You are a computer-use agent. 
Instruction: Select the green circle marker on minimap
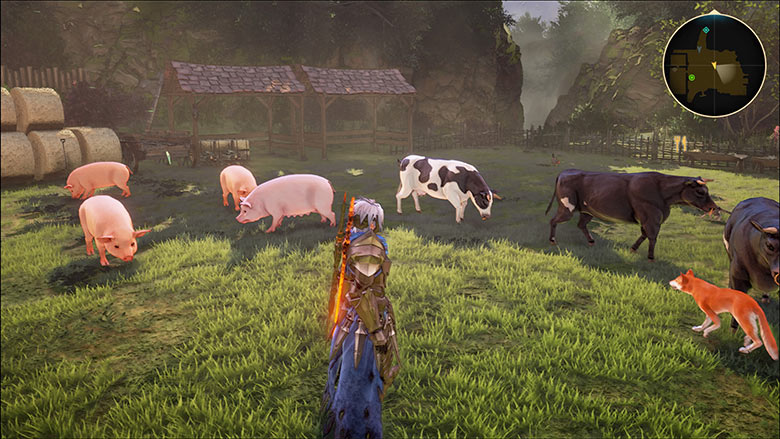point(691,77)
